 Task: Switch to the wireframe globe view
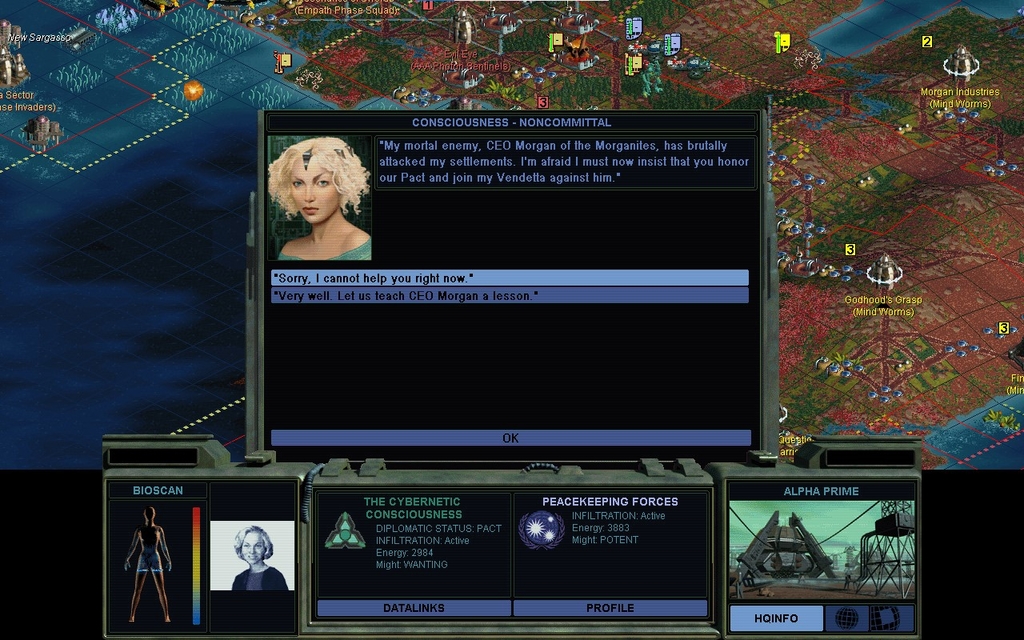[846, 618]
